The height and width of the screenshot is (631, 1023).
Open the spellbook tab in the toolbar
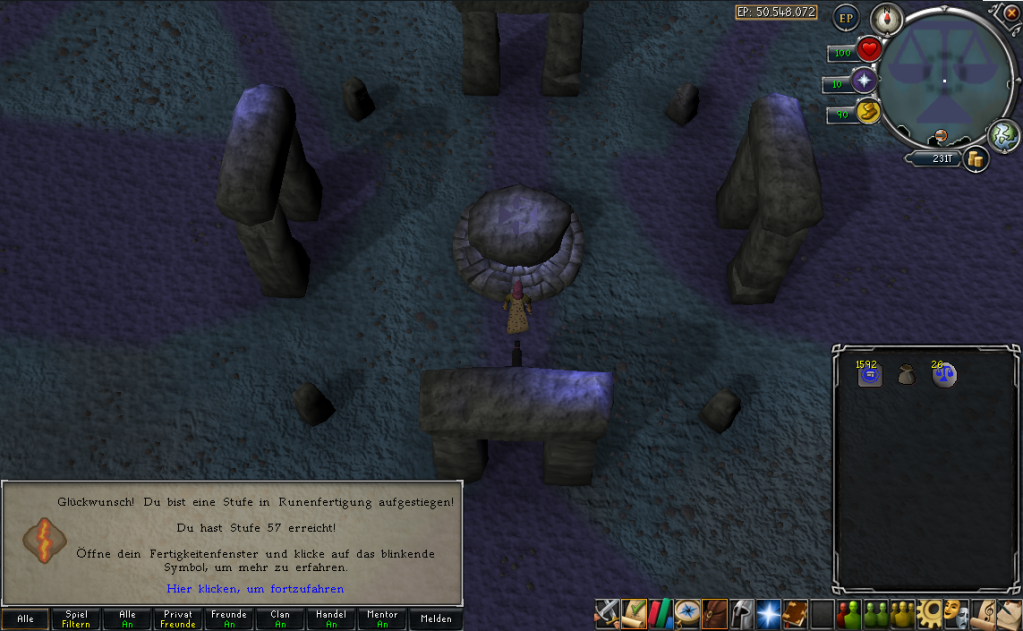coord(795,613)
